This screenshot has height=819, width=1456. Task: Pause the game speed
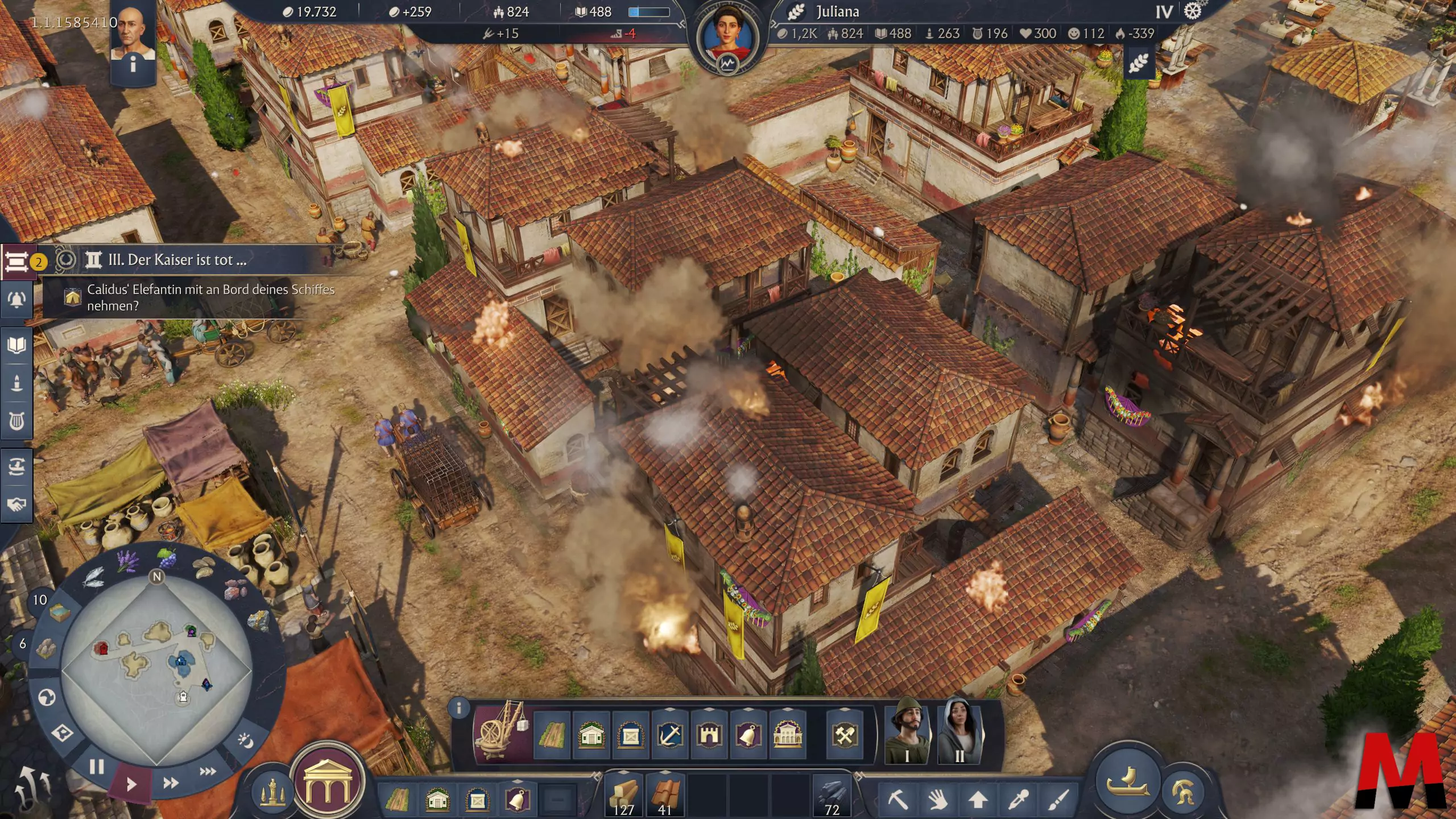(97, 767)
